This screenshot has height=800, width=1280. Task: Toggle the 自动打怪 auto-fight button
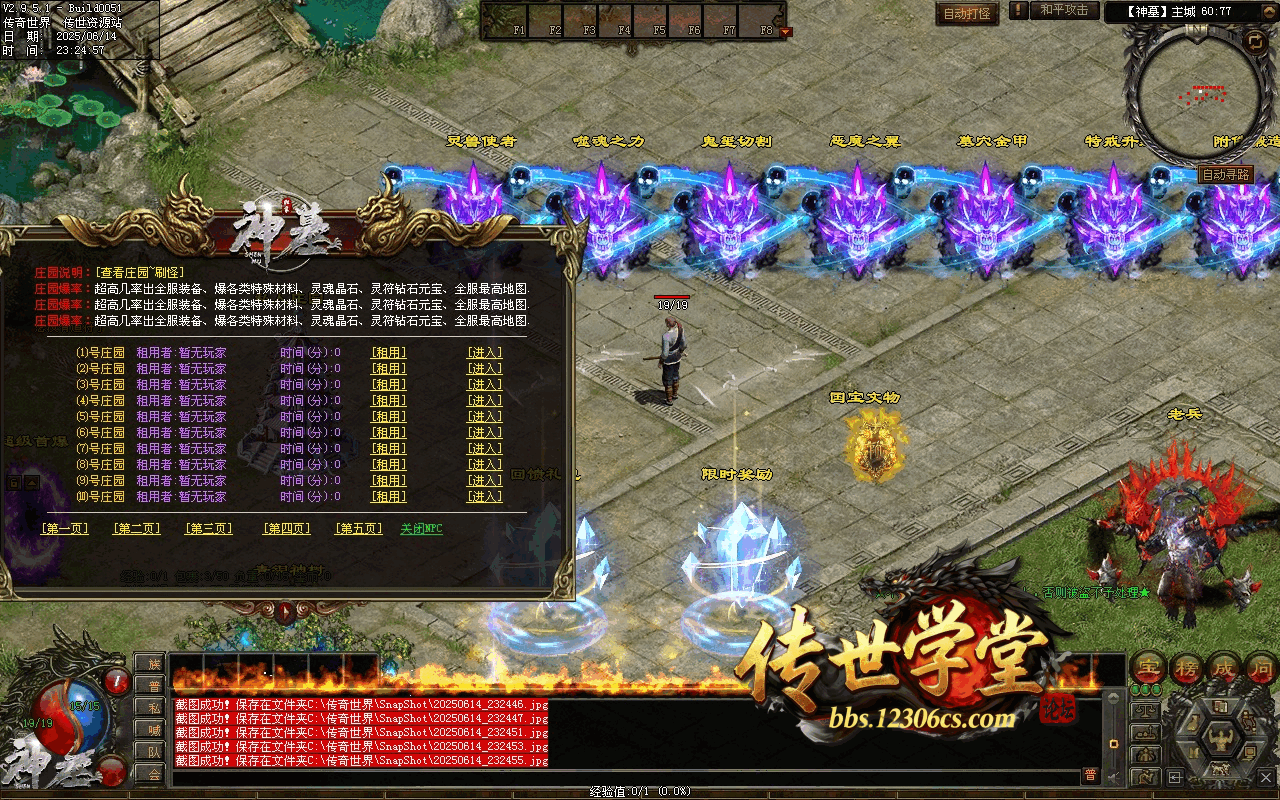pyautogui.click(x=967, y=14)
